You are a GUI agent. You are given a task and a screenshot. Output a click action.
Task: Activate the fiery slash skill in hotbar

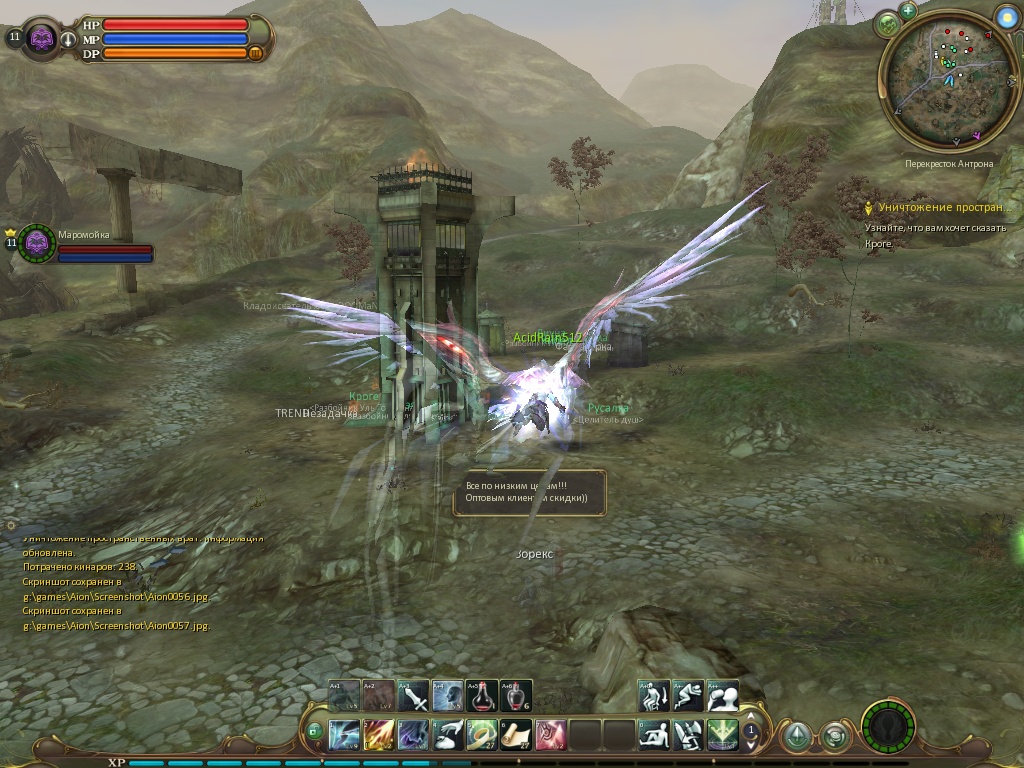click(379, 735)
